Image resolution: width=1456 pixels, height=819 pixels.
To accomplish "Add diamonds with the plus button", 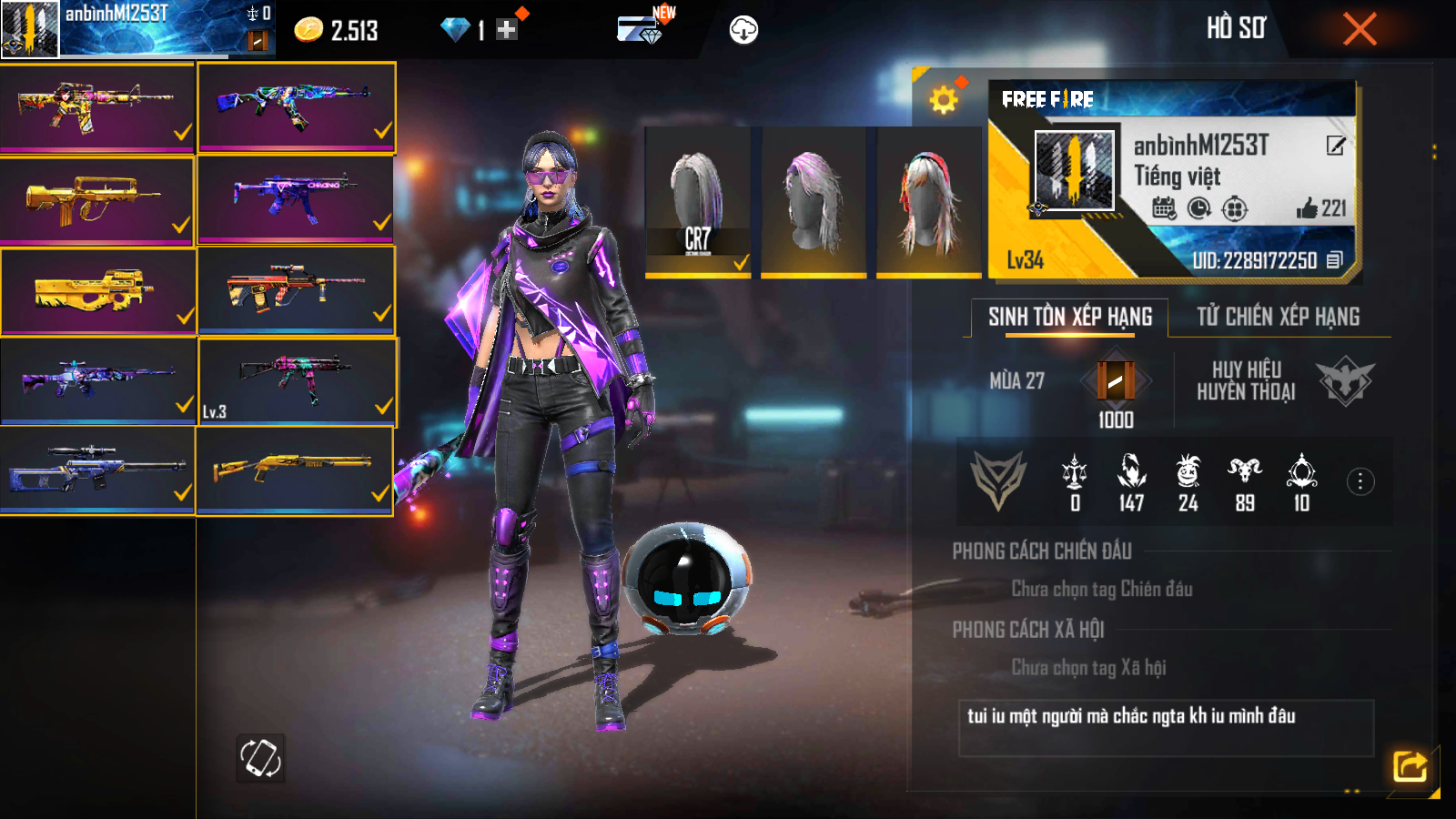I will click(507, 30).
